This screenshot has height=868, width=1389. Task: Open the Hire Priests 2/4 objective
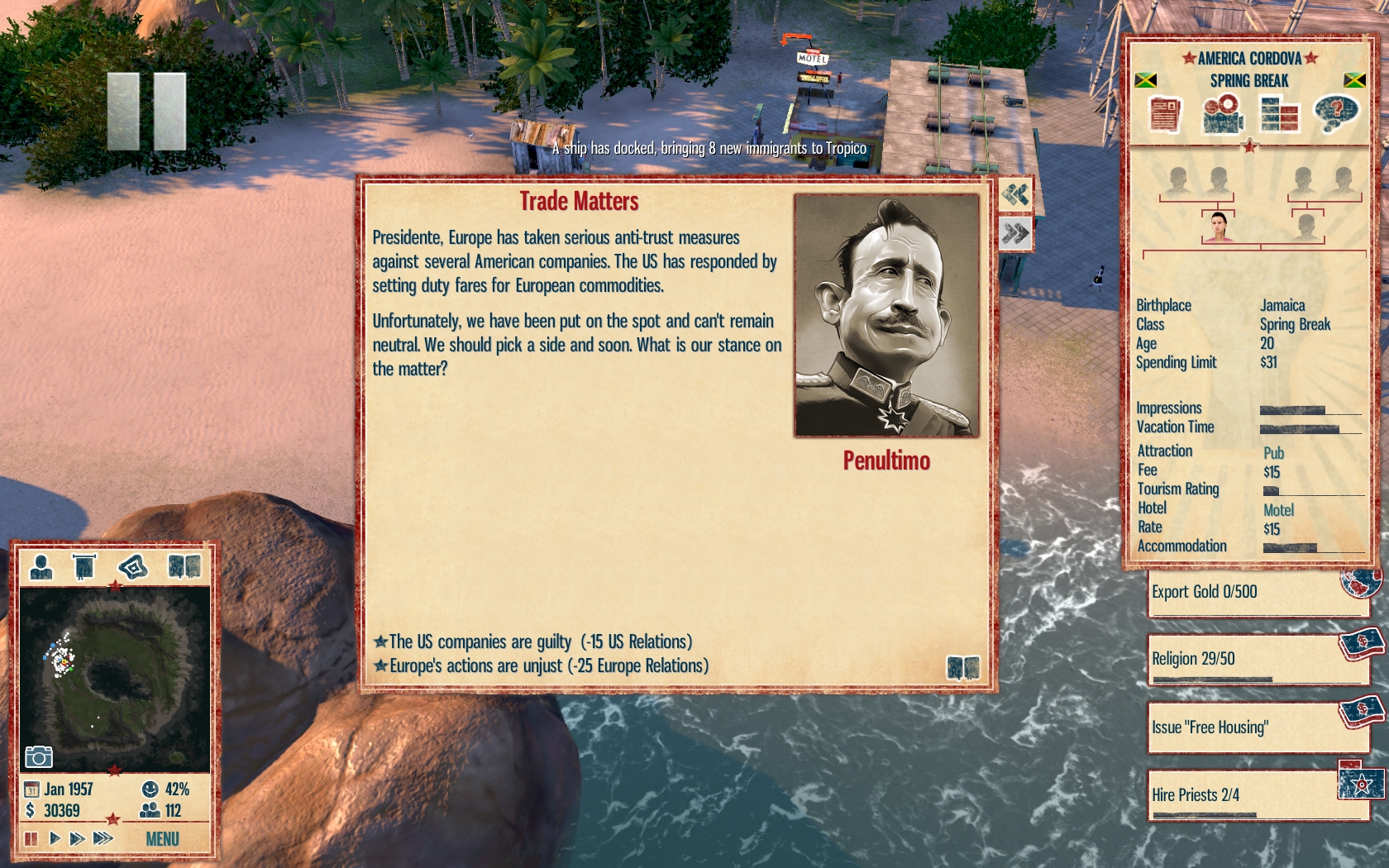pos(1256,795)
